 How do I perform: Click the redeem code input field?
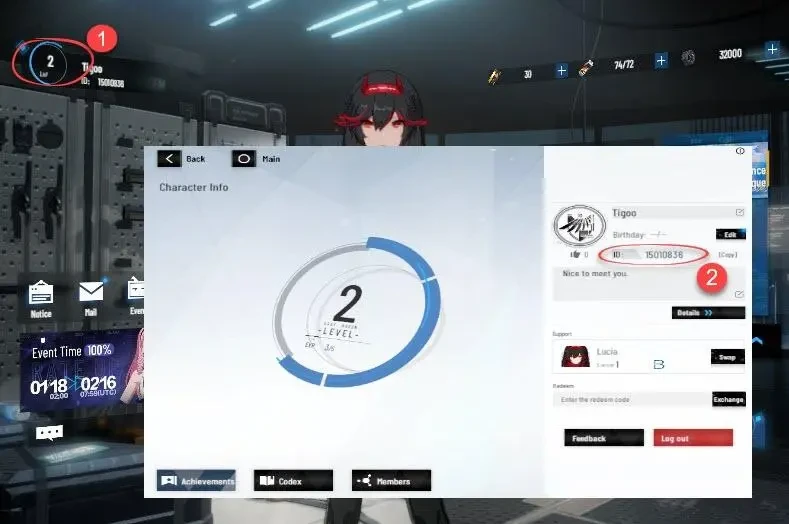pyautogui.click(x=630, y=399)
